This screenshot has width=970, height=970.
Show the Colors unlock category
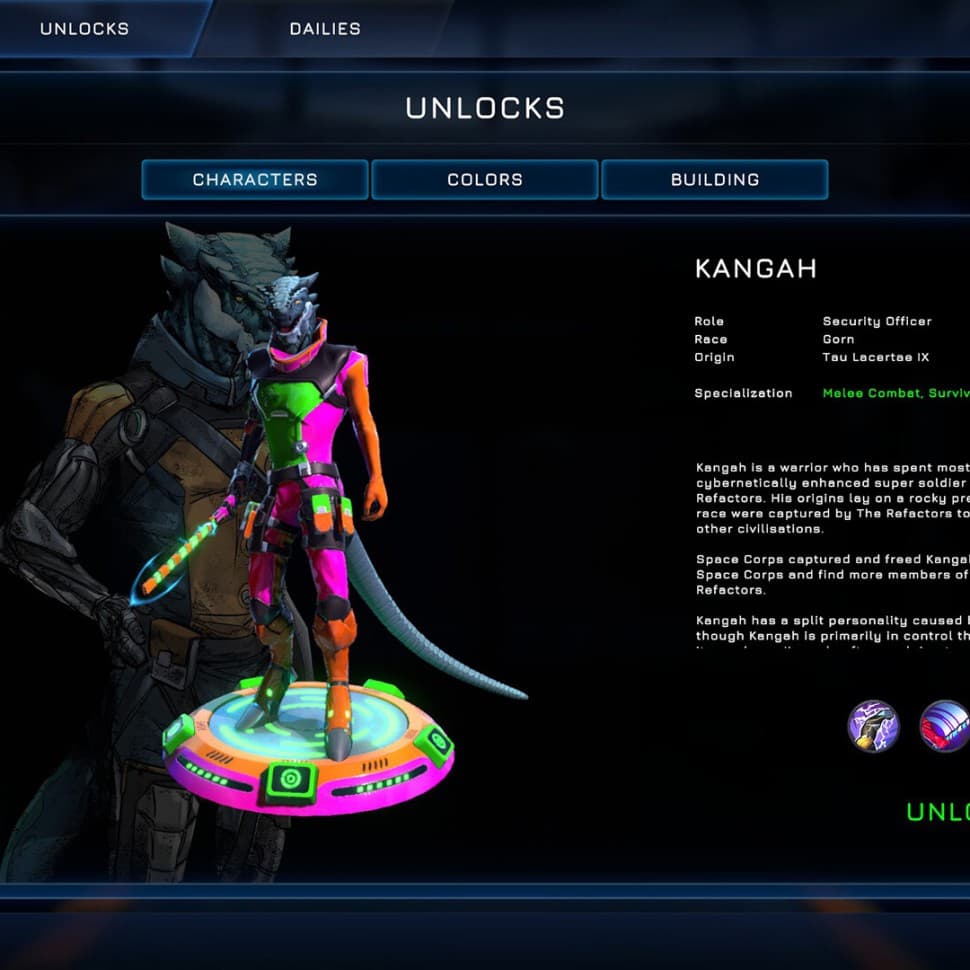(x=485, y=180)
